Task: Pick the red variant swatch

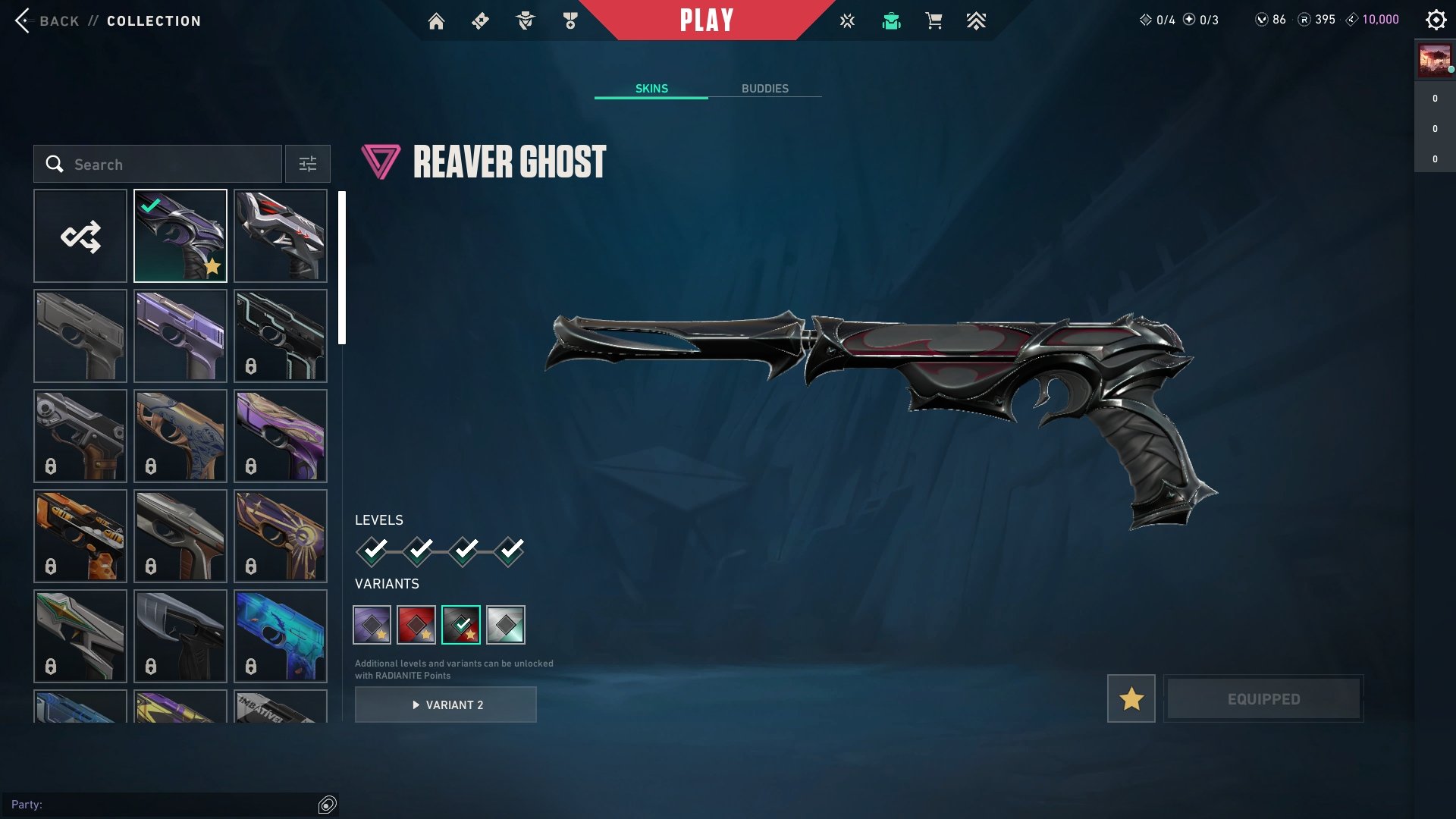Action: tap(416, 625)
